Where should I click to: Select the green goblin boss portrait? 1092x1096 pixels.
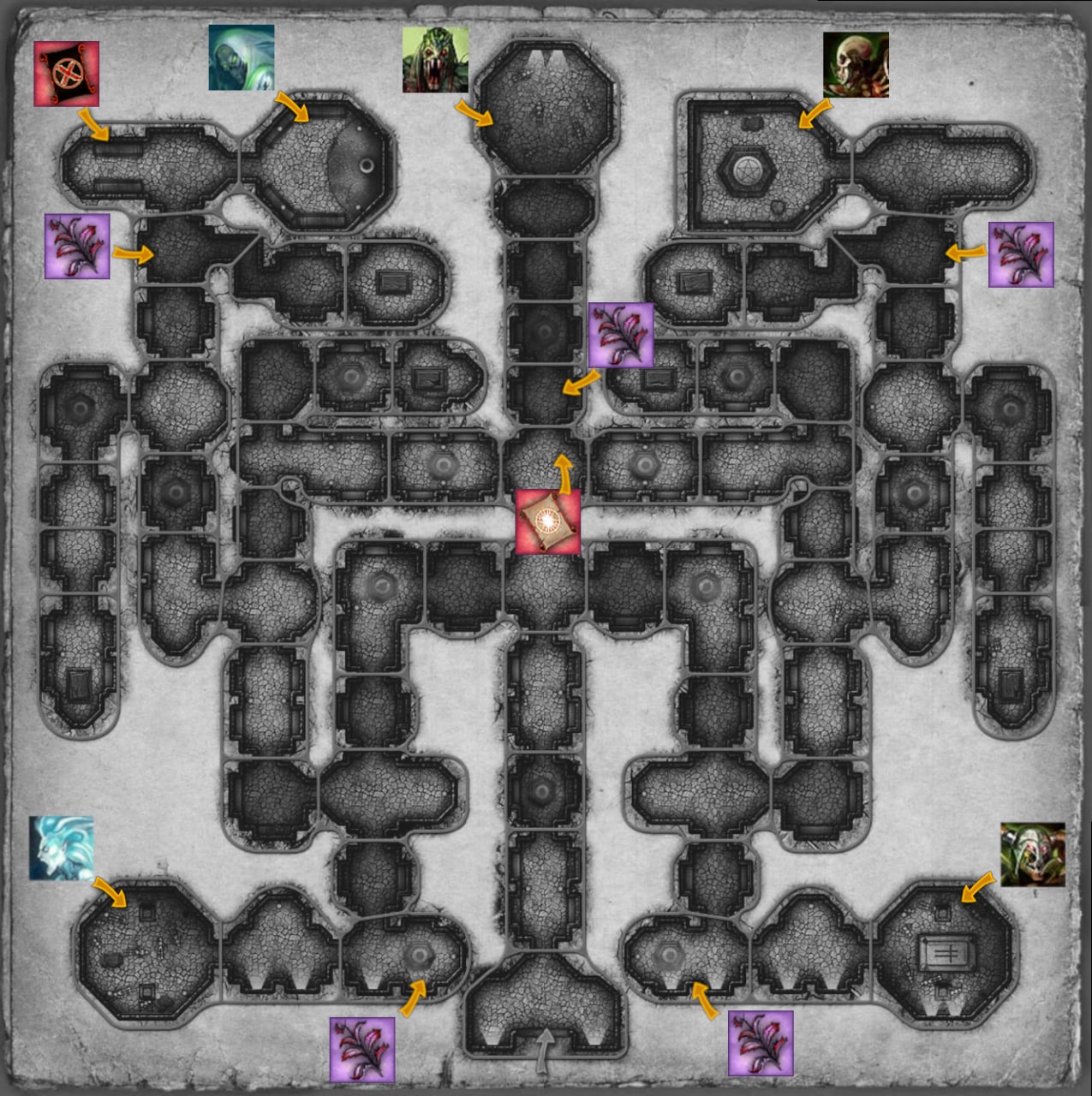pyautogui.click(x=1033, y=855)
